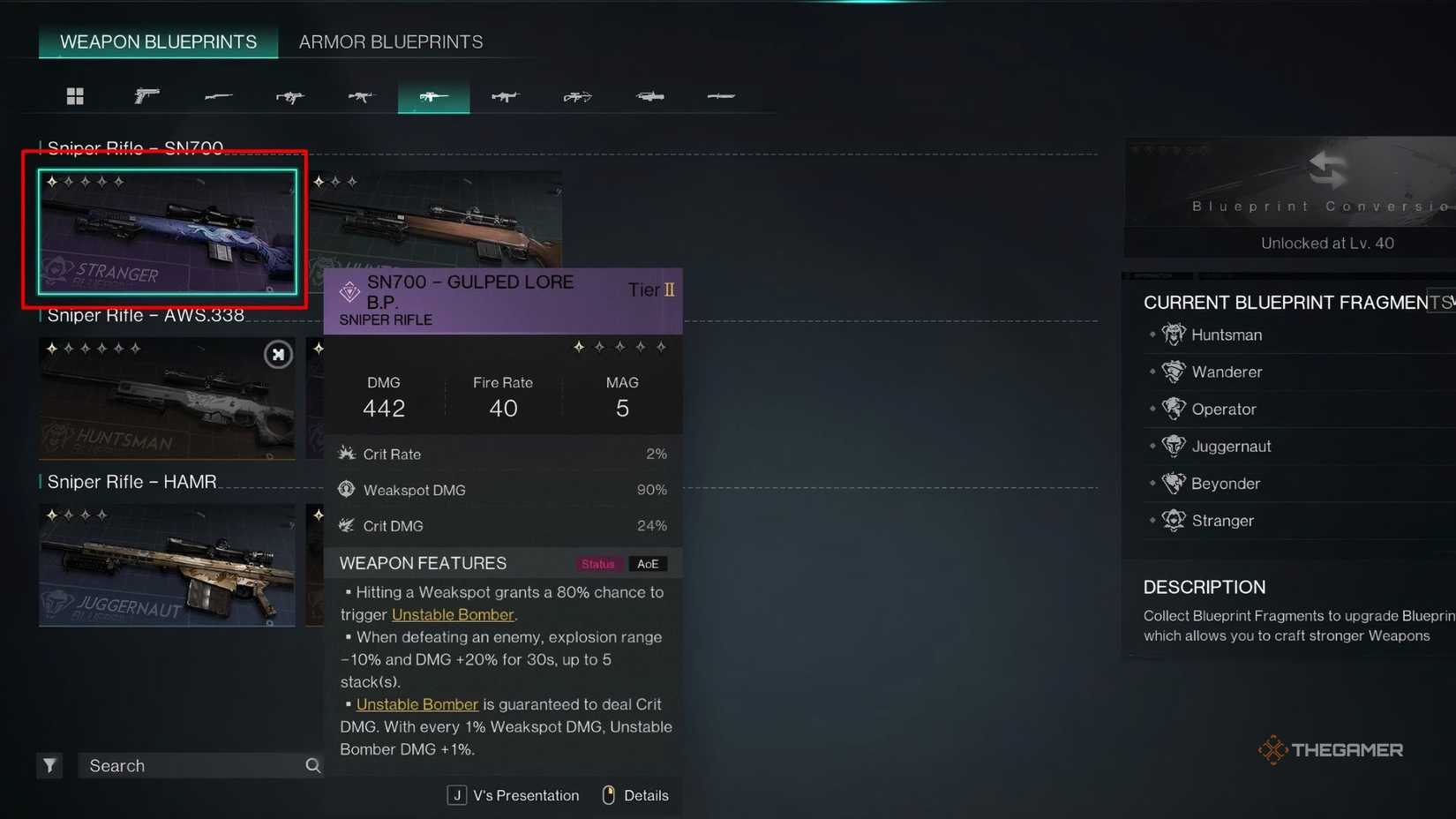Select the melee weapon category icon

(x=721, y=96)
